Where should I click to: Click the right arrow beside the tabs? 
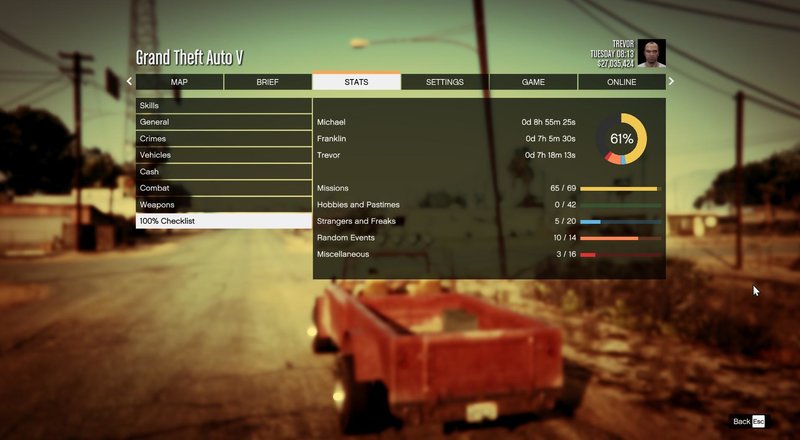point(671,82)
